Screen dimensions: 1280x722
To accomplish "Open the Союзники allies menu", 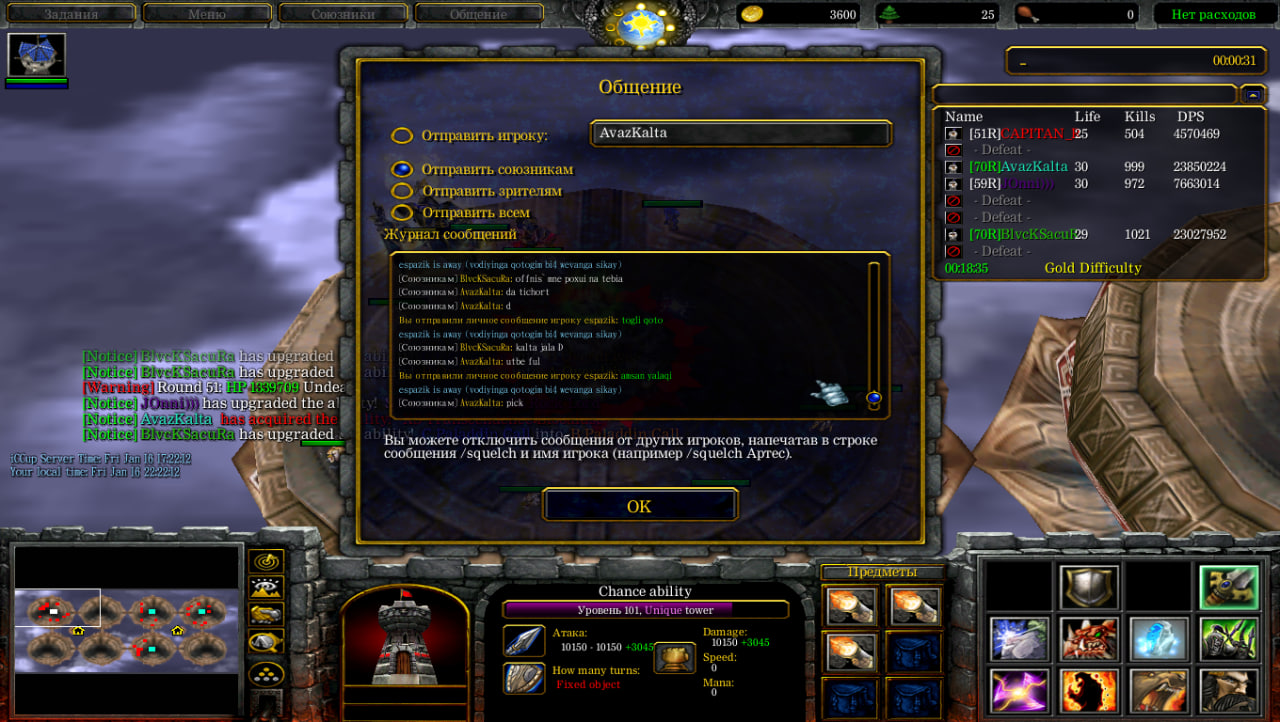I will [x=342, y=14].
